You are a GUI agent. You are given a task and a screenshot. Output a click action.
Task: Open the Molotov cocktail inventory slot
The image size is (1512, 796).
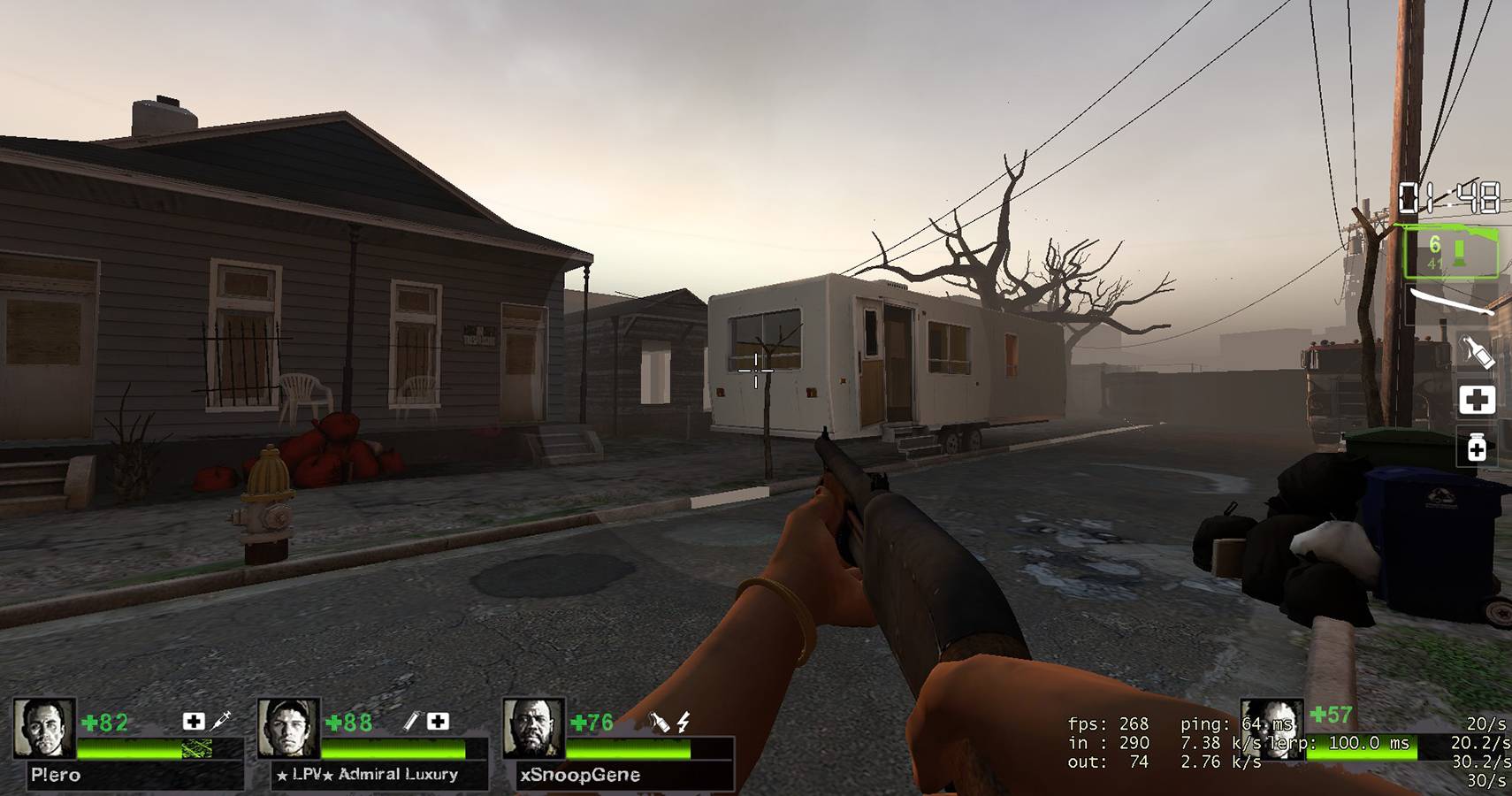pos(1477,350)
